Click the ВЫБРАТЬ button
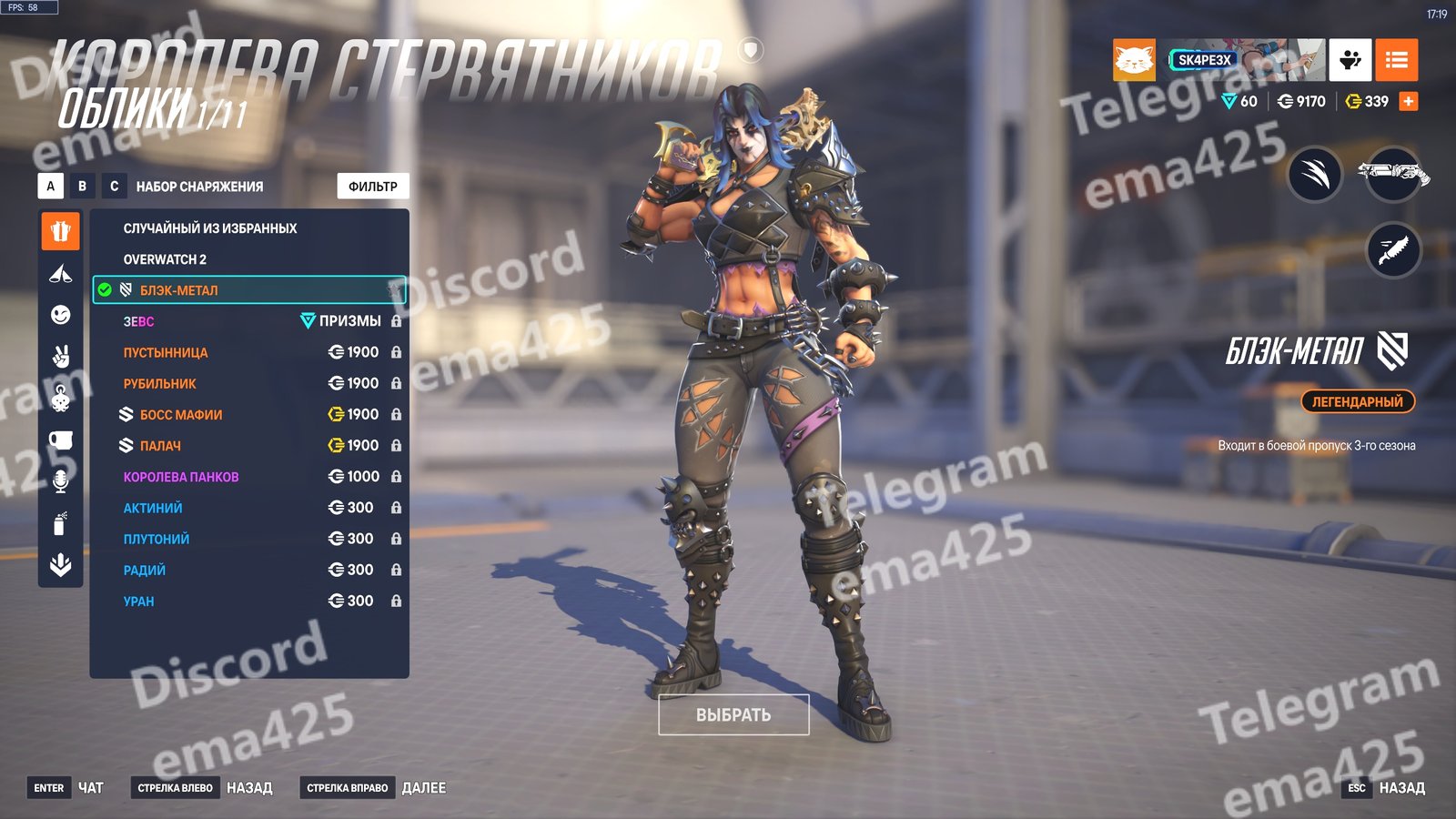Viewport: 1456px width, 819px height. (733, 714)
